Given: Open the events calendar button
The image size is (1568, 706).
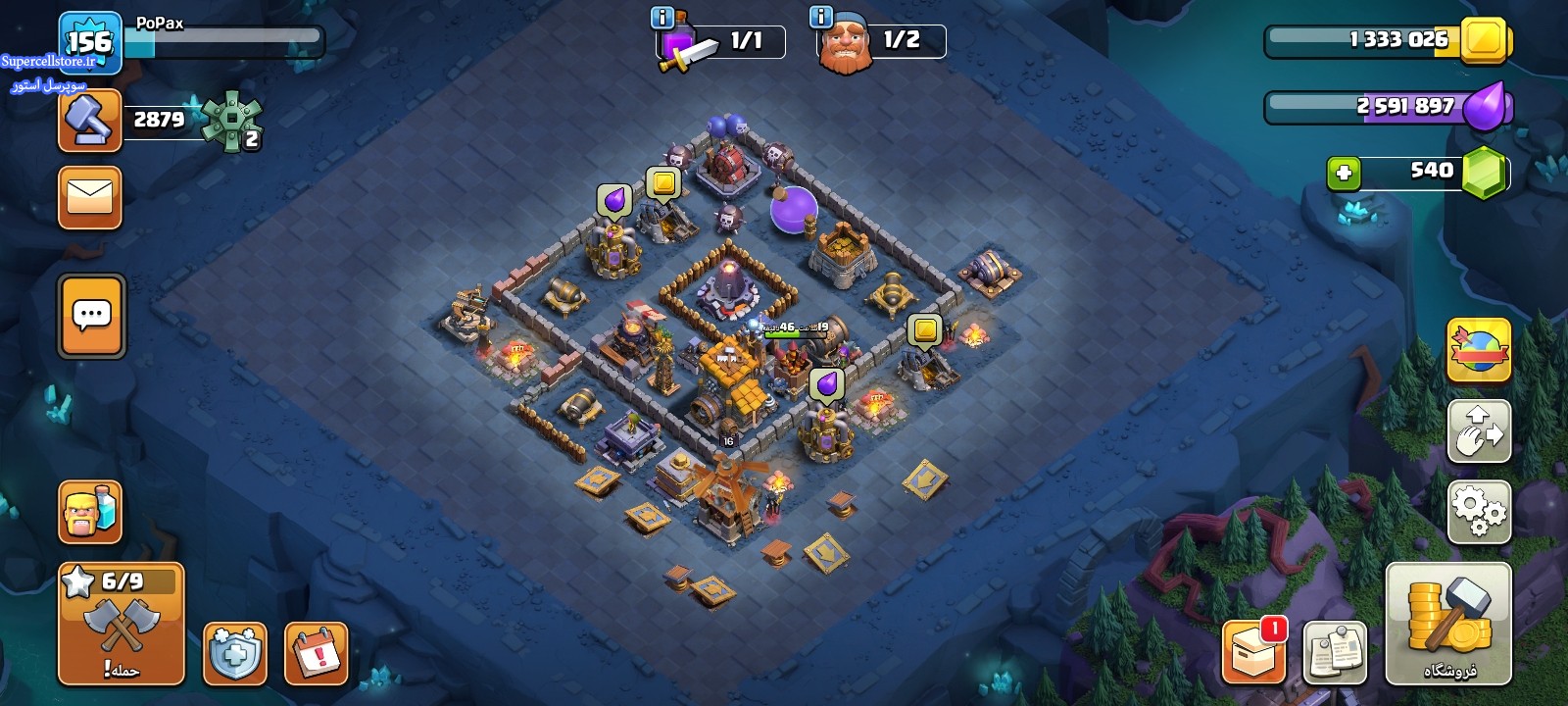Looking at the screenshot, I should (317, 653).
